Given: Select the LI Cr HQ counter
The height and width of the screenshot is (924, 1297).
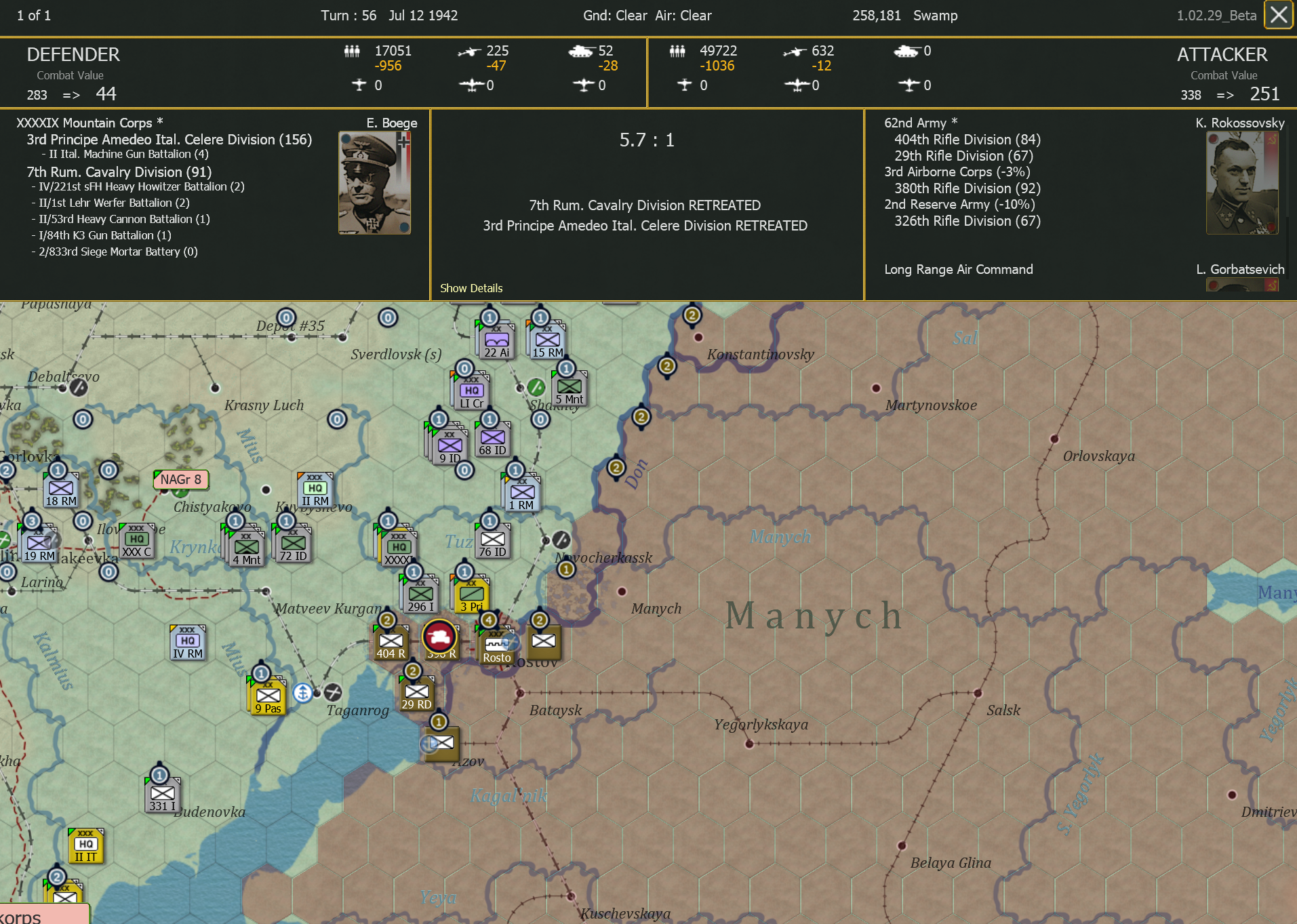Looking at the screenshot, I should [x=470, y=392].
